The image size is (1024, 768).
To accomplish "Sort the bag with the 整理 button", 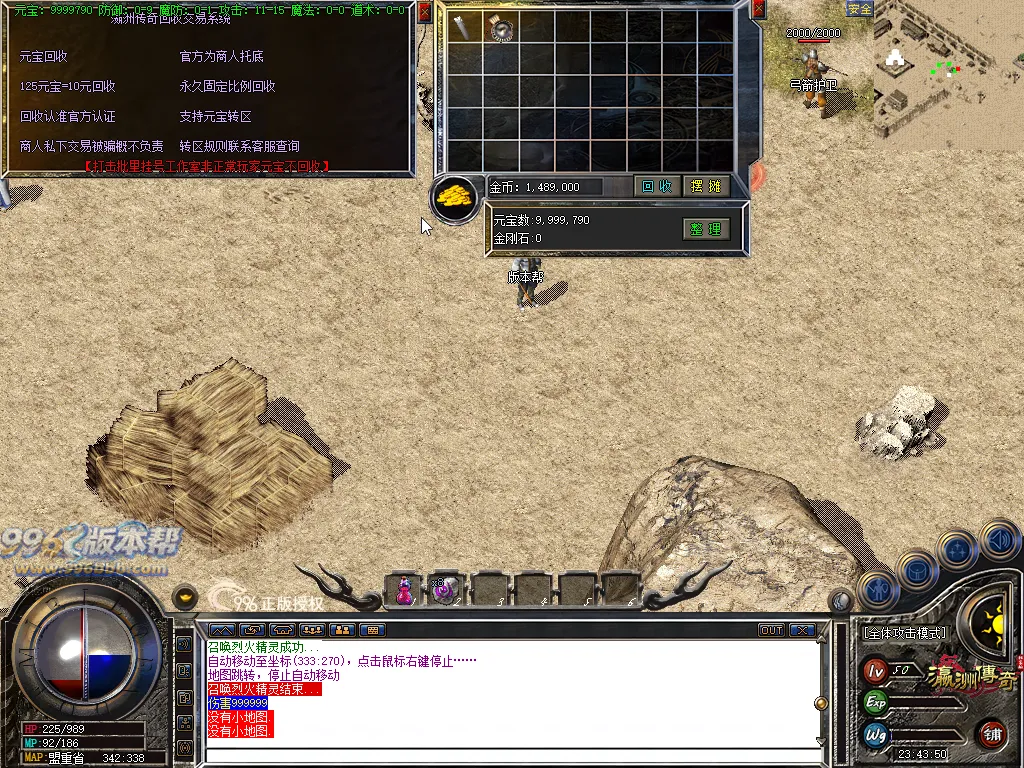I will (705, 229).
